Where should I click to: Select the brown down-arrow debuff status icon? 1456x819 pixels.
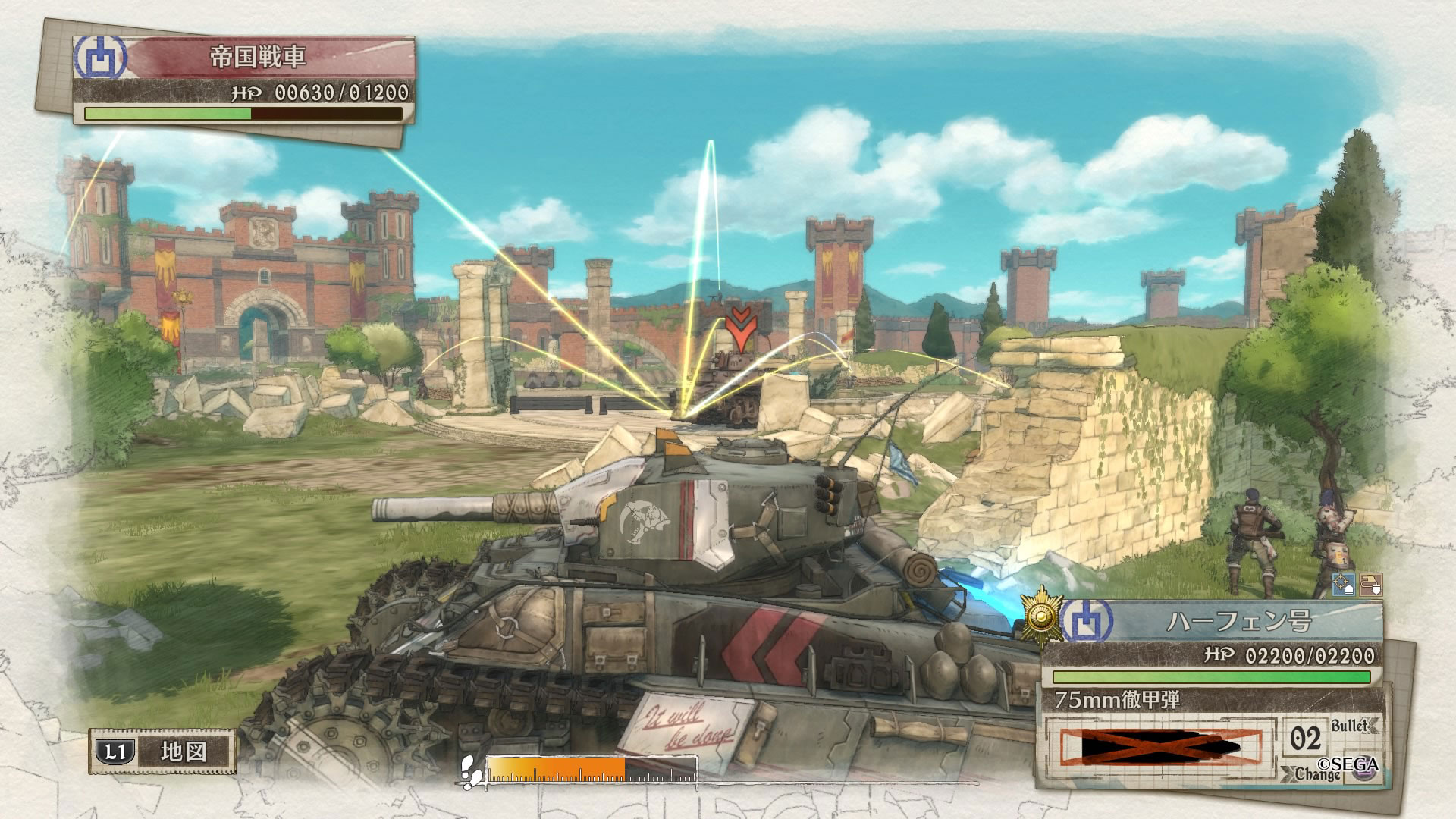click(1371, 585)
